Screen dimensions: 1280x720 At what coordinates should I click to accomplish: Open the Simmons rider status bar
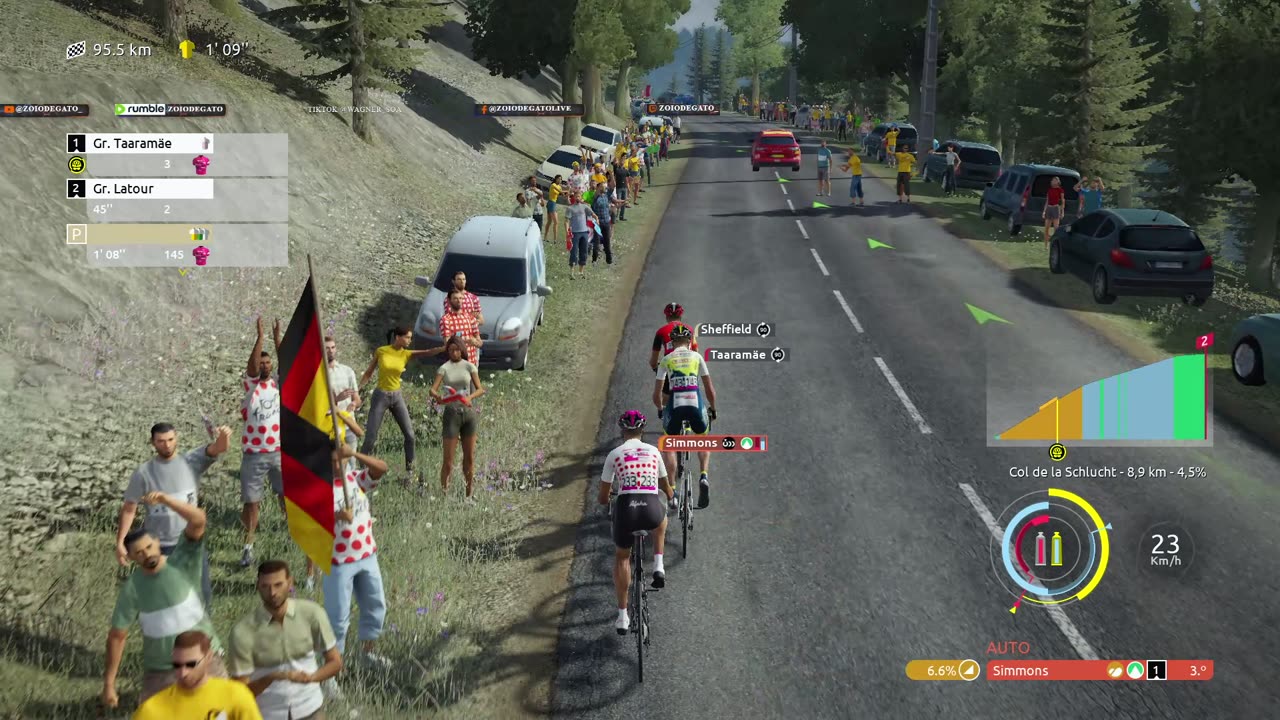click(1099, 671)
